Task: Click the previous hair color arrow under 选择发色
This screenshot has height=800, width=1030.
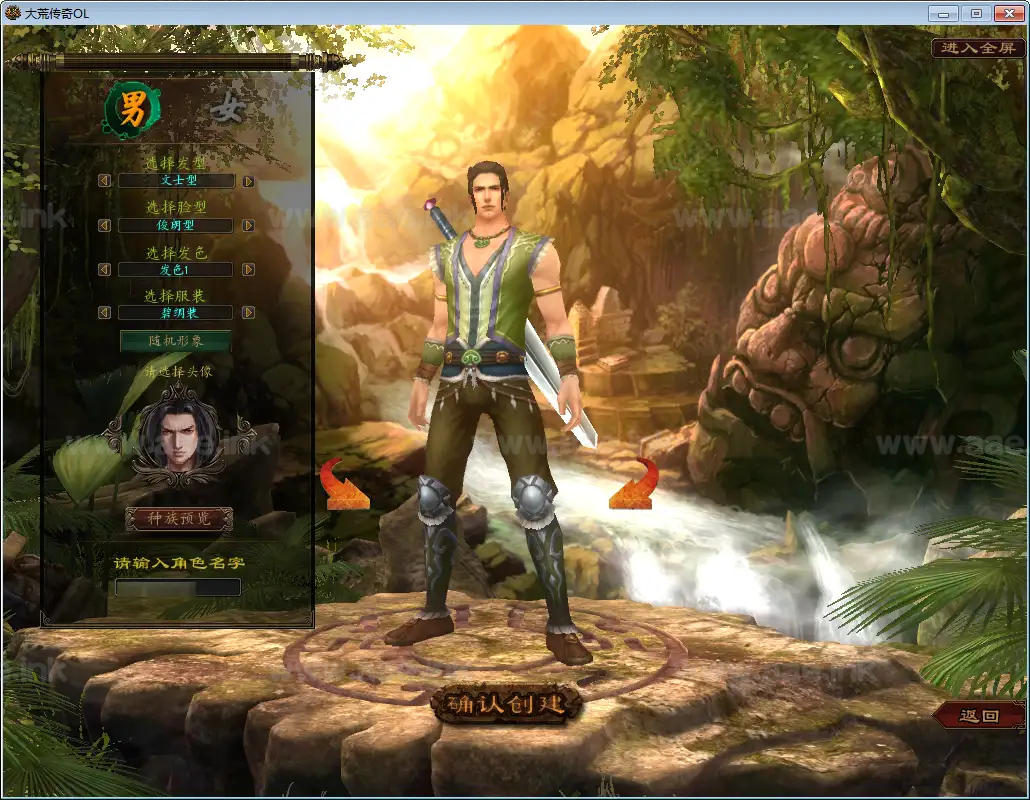Action: pos(104,270)
